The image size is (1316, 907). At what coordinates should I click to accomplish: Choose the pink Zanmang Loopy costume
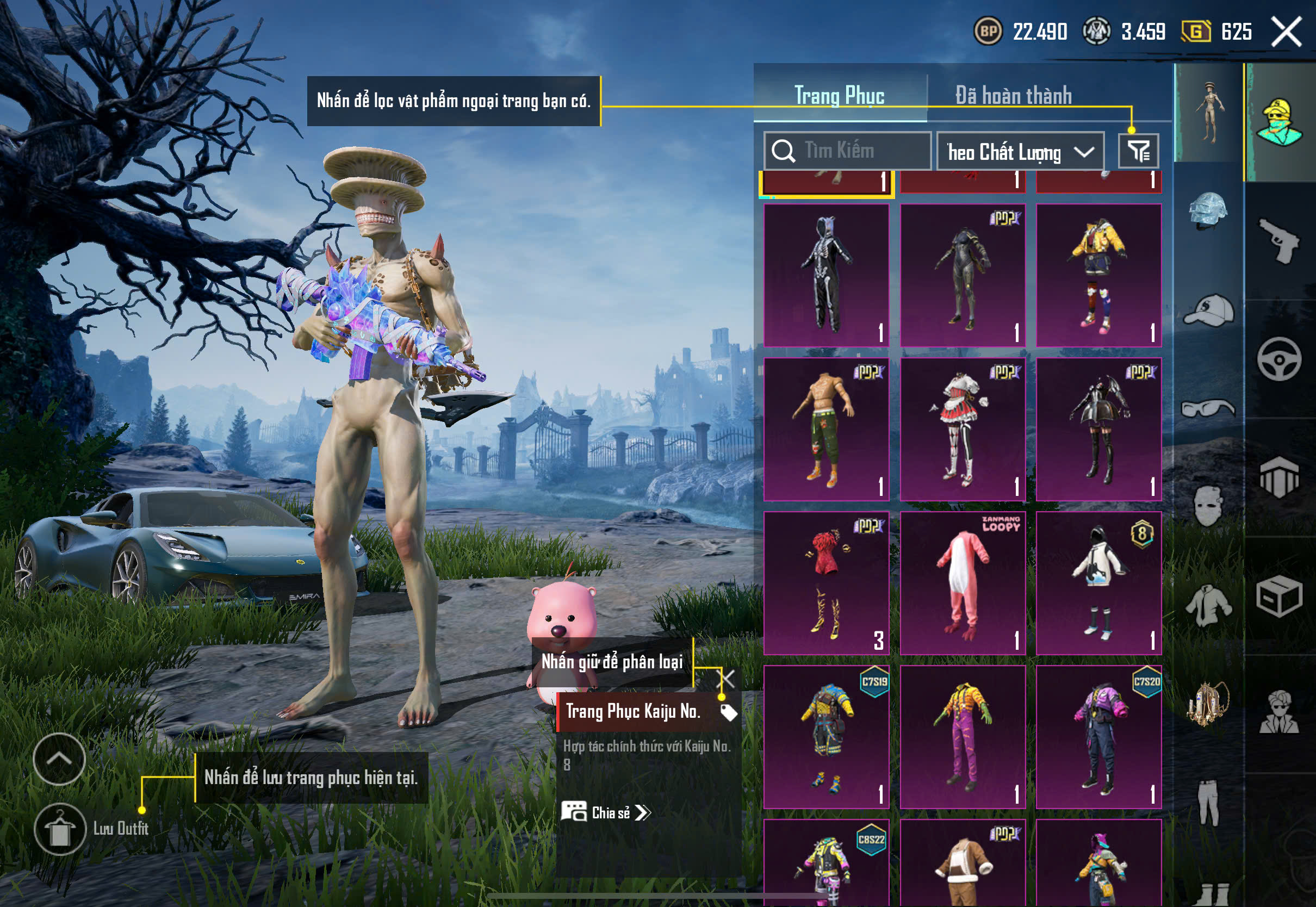pos(963,583)
